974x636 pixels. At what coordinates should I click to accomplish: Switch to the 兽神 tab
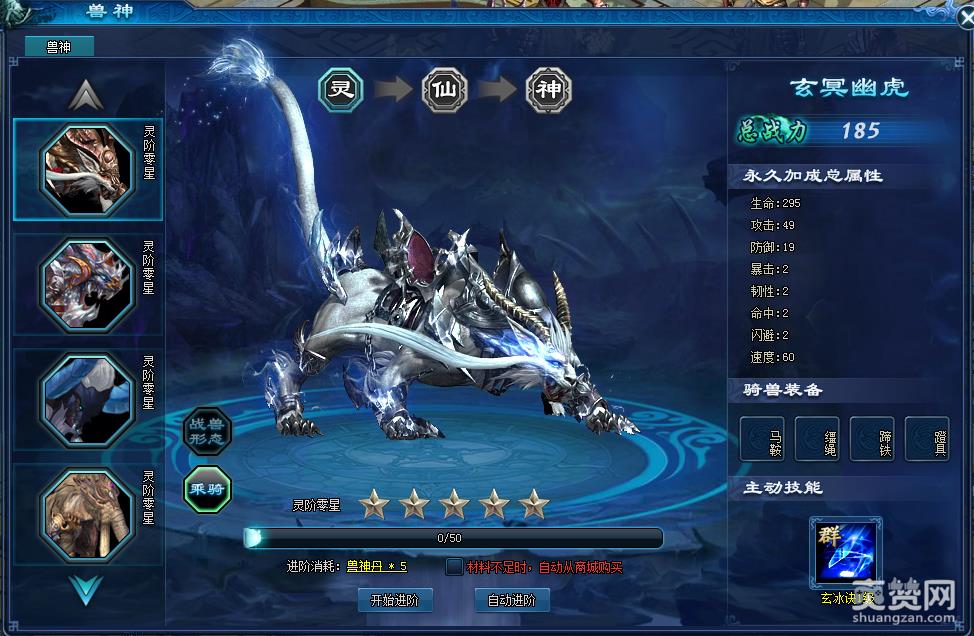pyautogui.click(x=58, y=46)
